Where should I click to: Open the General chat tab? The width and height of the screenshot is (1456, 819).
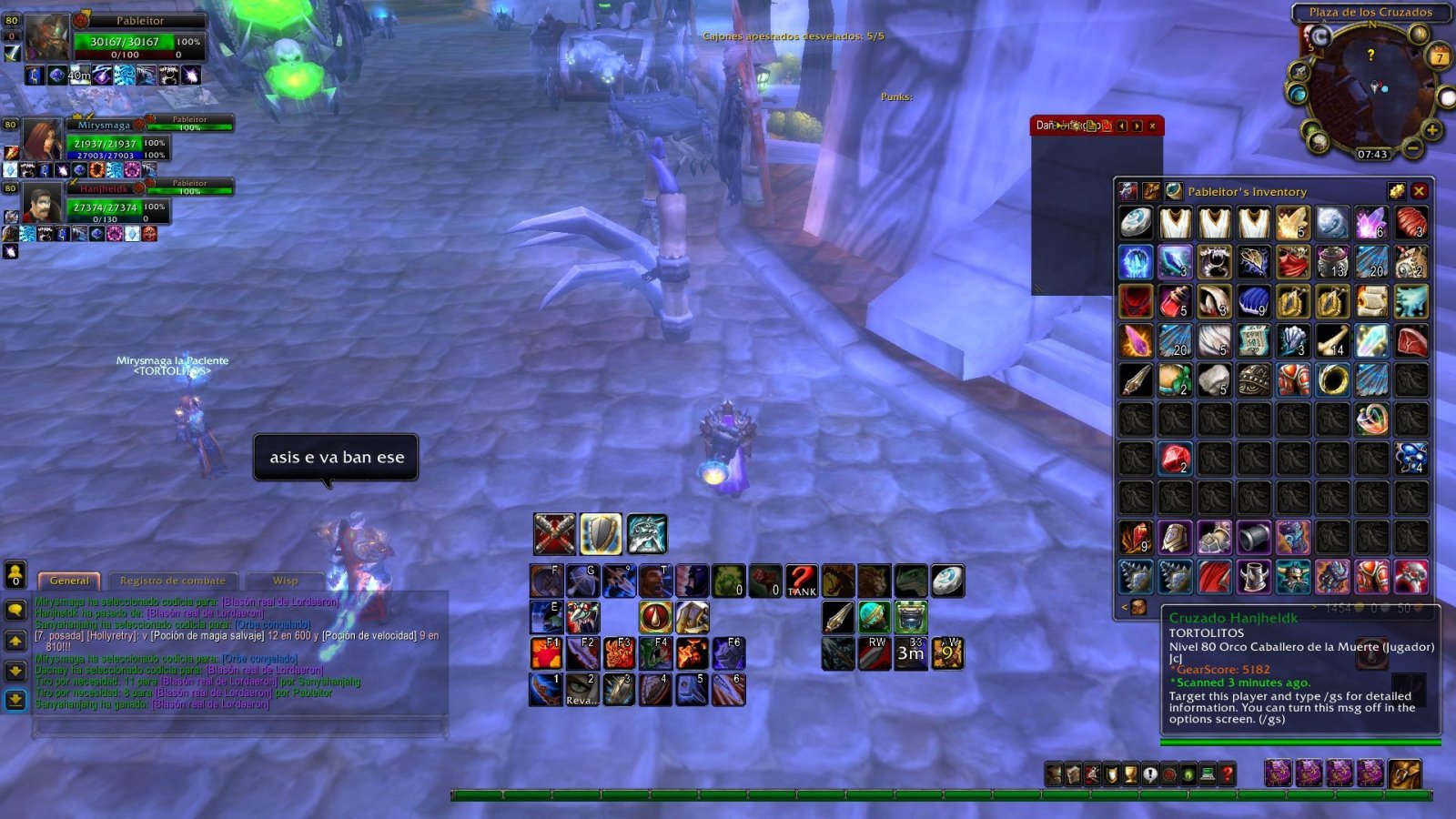pos(69,581)
